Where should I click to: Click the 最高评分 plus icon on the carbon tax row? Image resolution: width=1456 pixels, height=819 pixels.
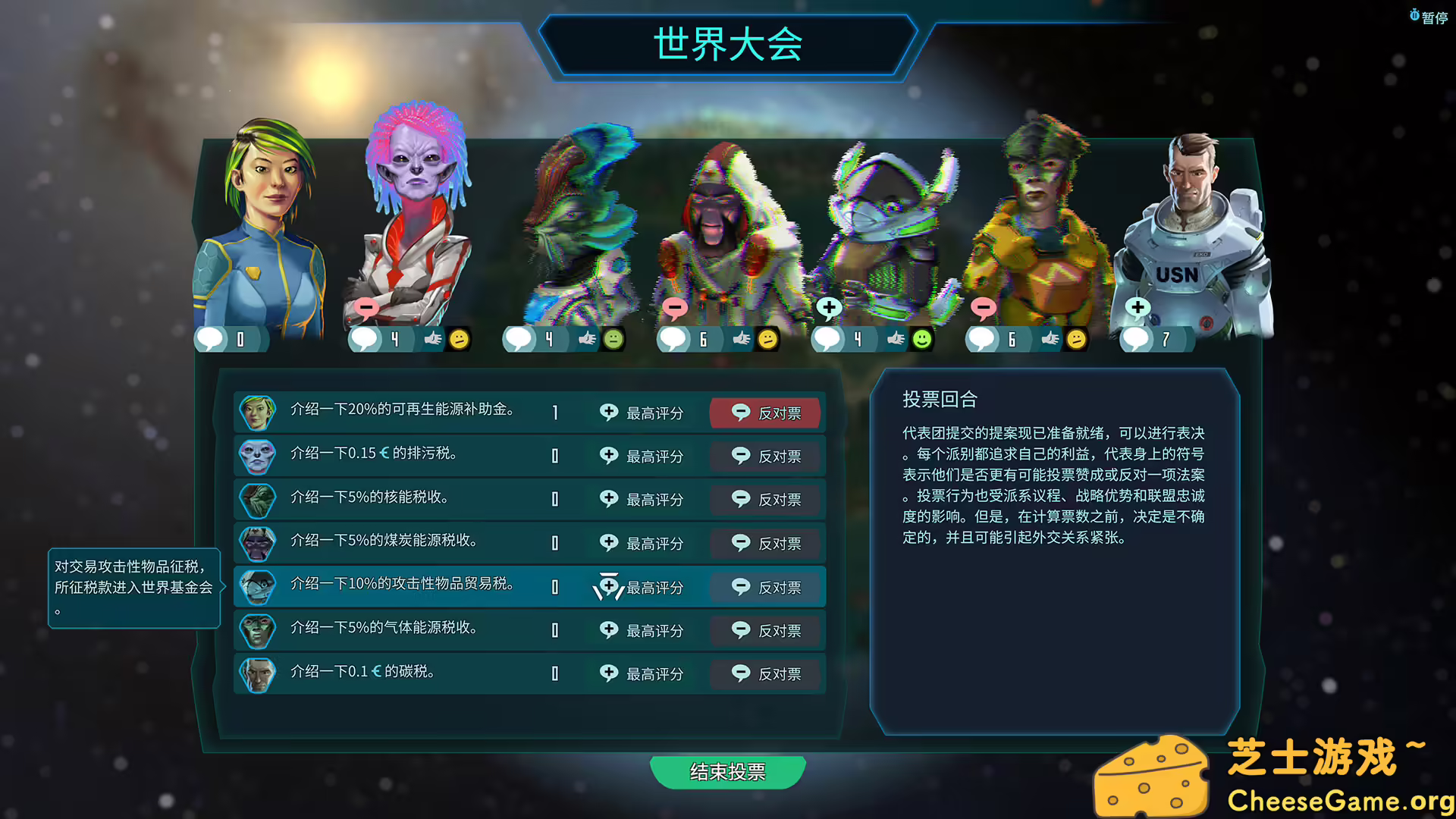(x=610, y=673)
